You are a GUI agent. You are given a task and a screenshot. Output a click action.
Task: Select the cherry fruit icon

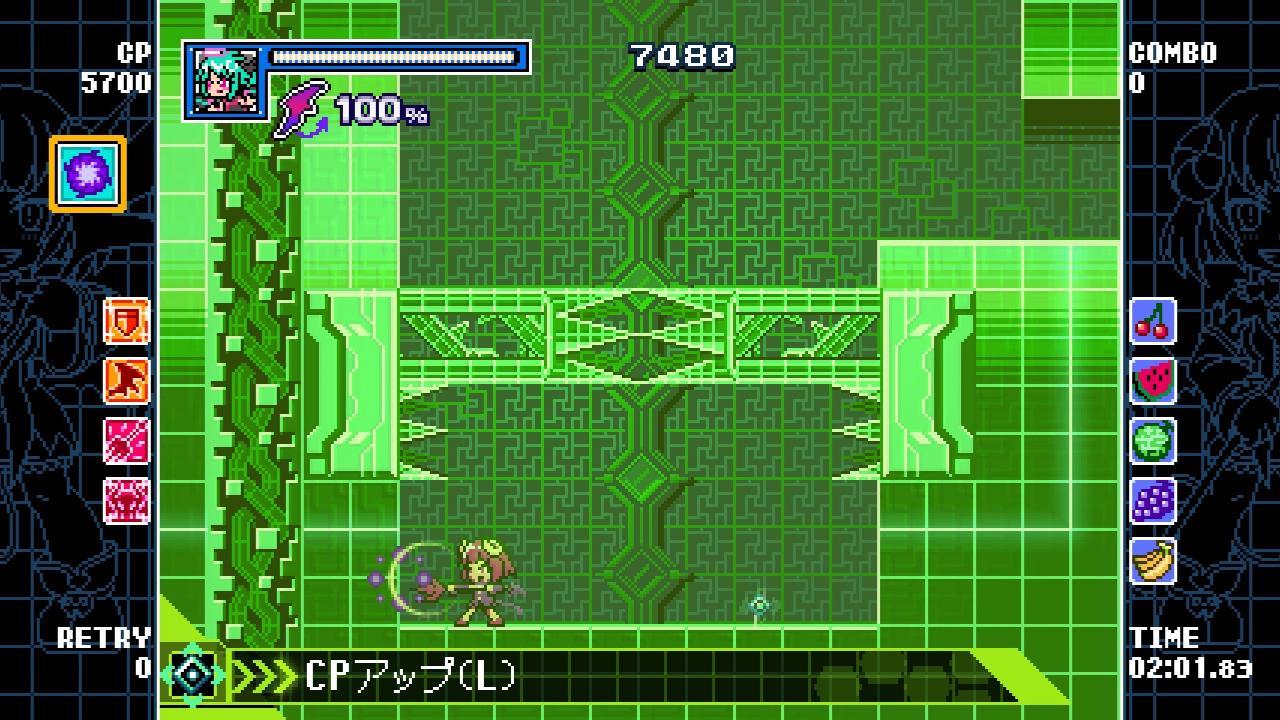tap(1153, 321)
